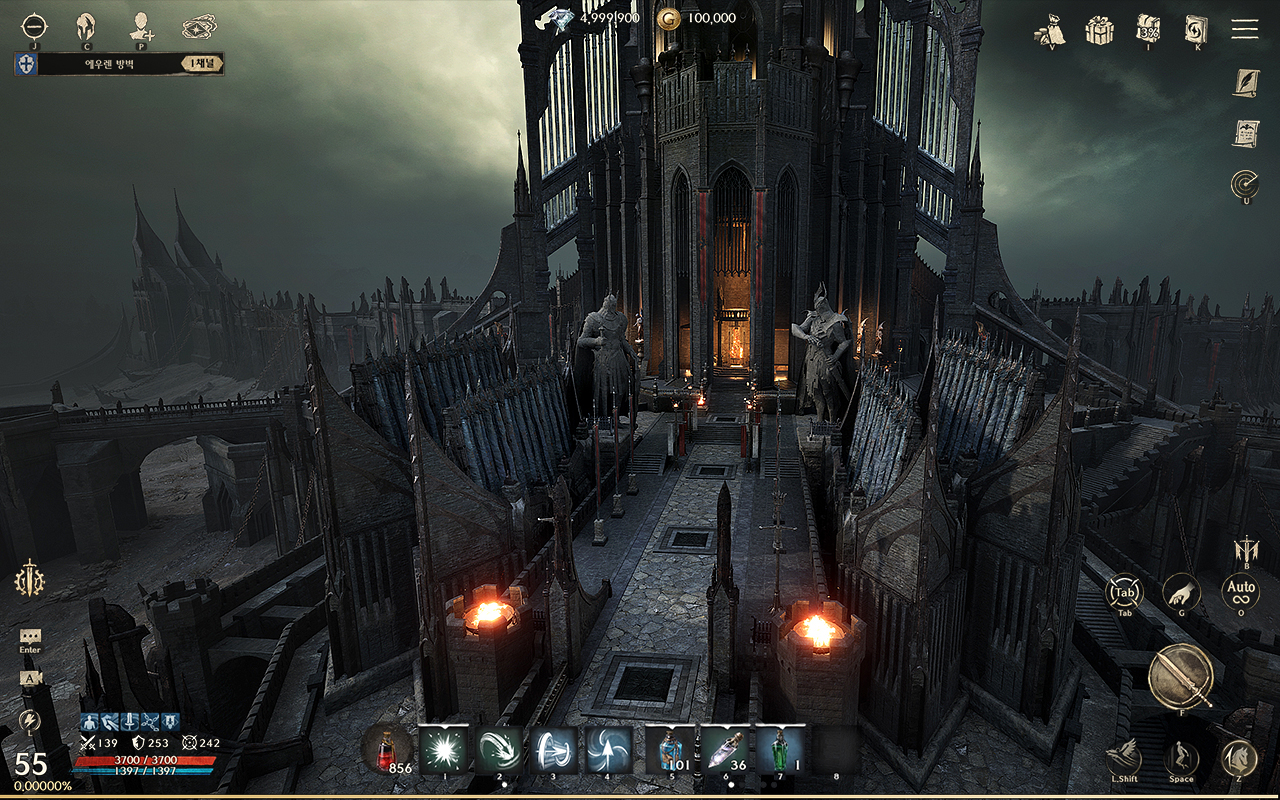Image resolution: width=1280 pixels, height=800 pixels.
Task: Open the stacked cards icon
Action: (x=199, y=26)
